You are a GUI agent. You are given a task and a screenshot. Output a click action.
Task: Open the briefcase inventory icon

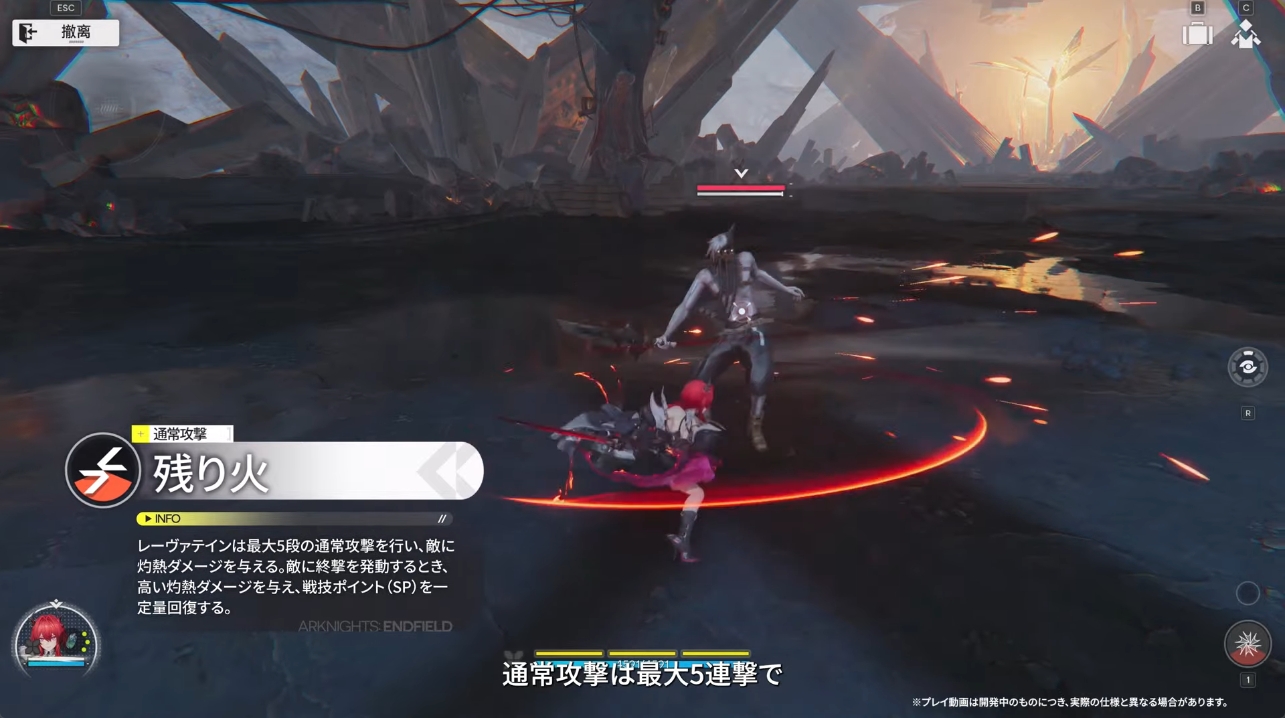(x=1197, y=33)
